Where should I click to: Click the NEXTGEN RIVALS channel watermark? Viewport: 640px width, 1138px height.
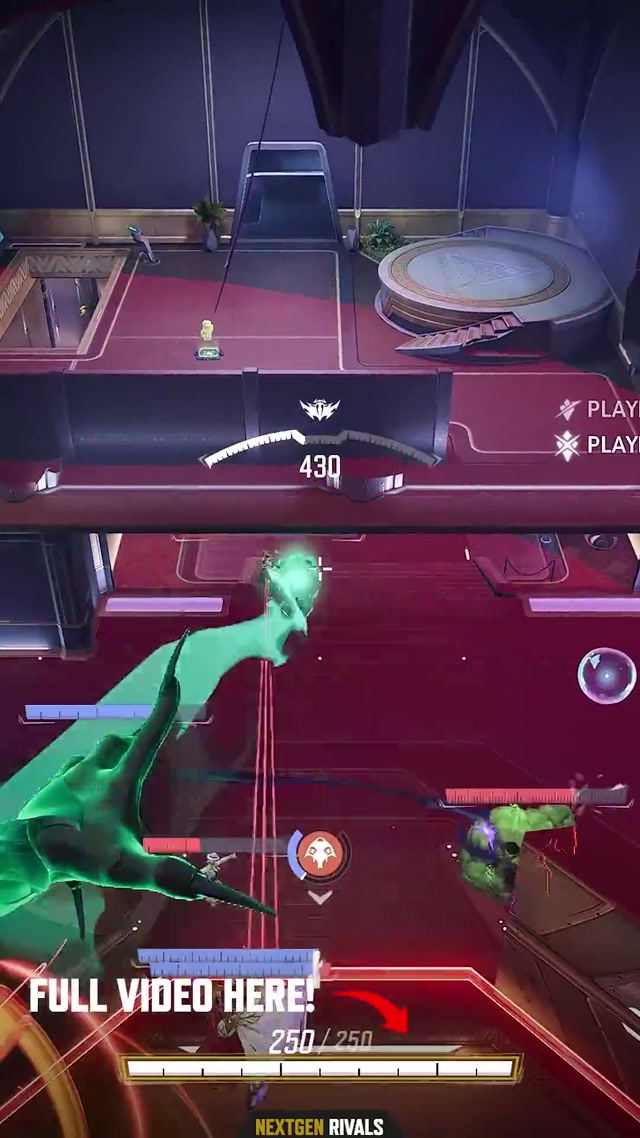(x=319, y=1127)
